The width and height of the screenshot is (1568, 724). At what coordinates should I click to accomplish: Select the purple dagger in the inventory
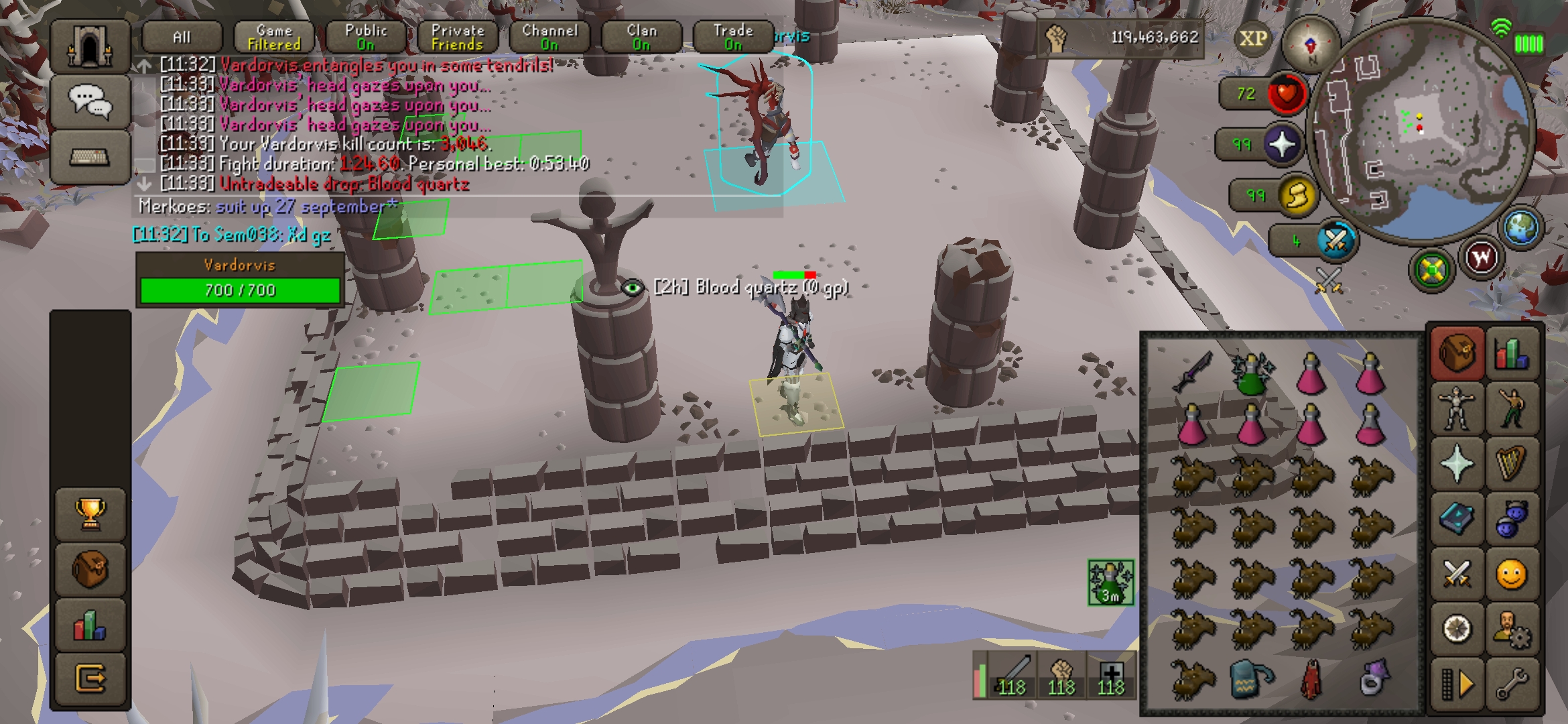pos(1193,373)
